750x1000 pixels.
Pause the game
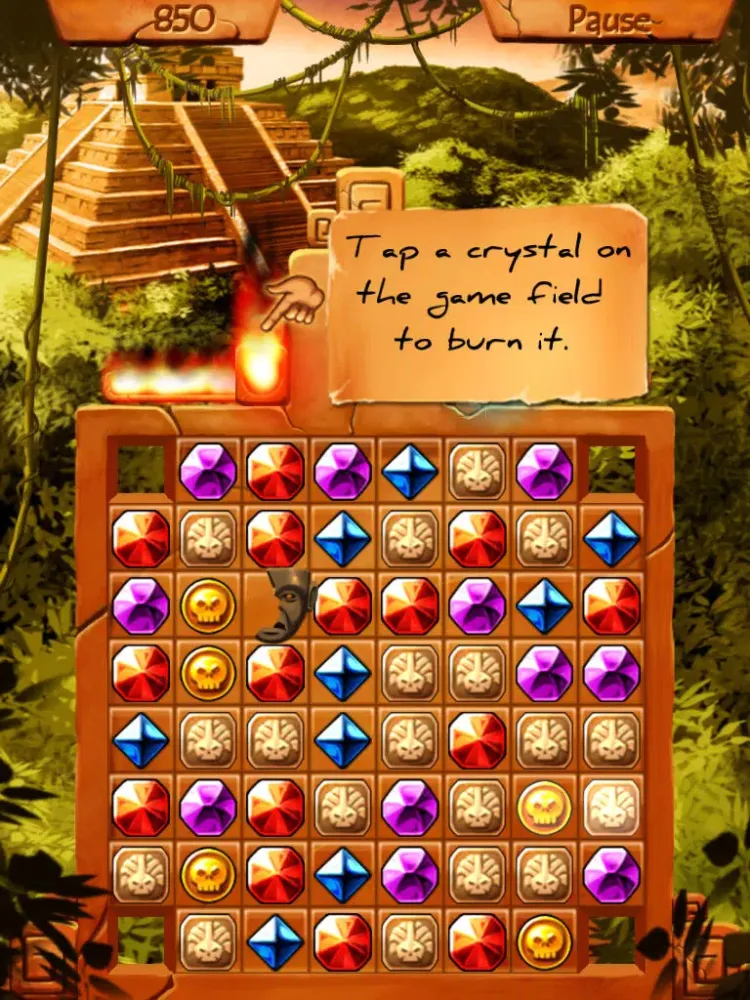(608, 19)
